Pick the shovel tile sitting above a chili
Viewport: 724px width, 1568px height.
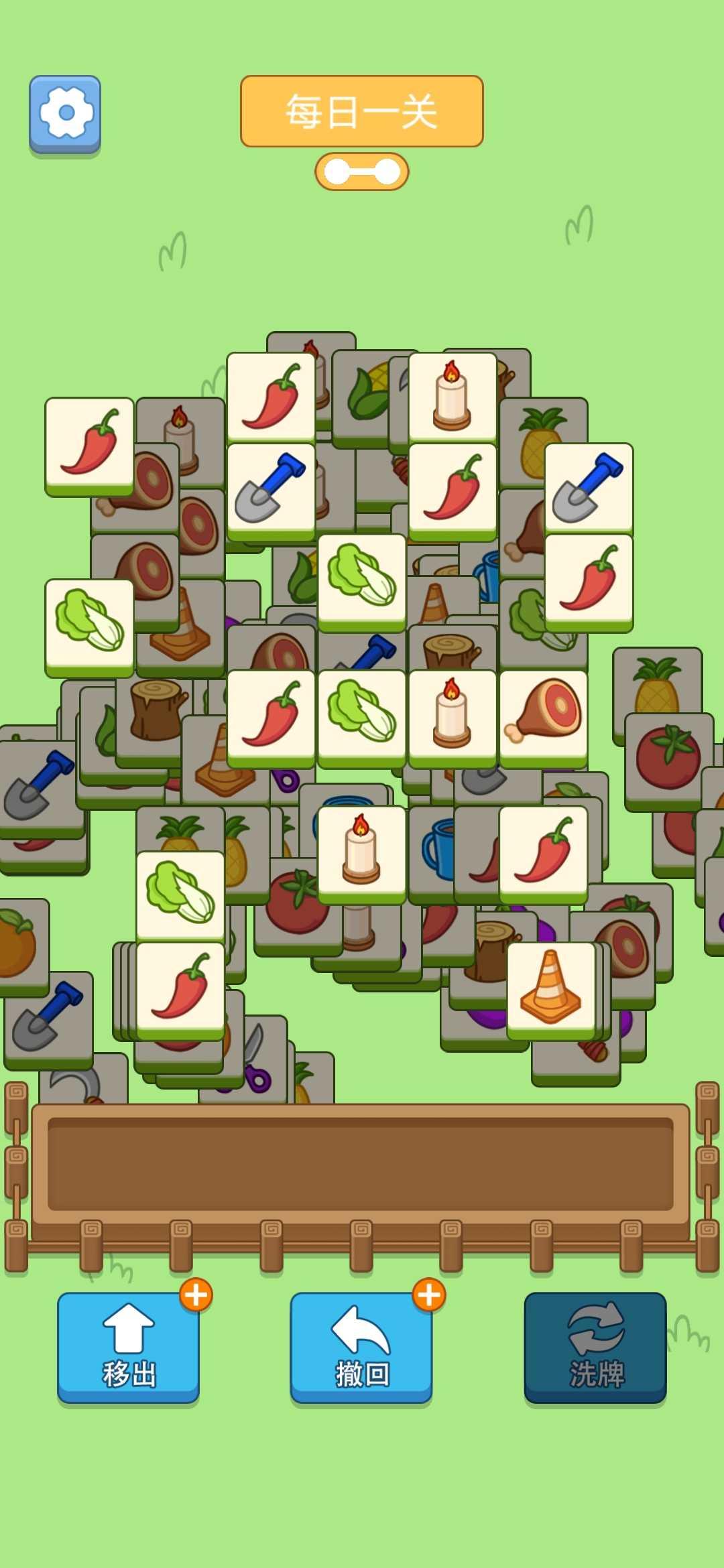(x=589, y=490)
